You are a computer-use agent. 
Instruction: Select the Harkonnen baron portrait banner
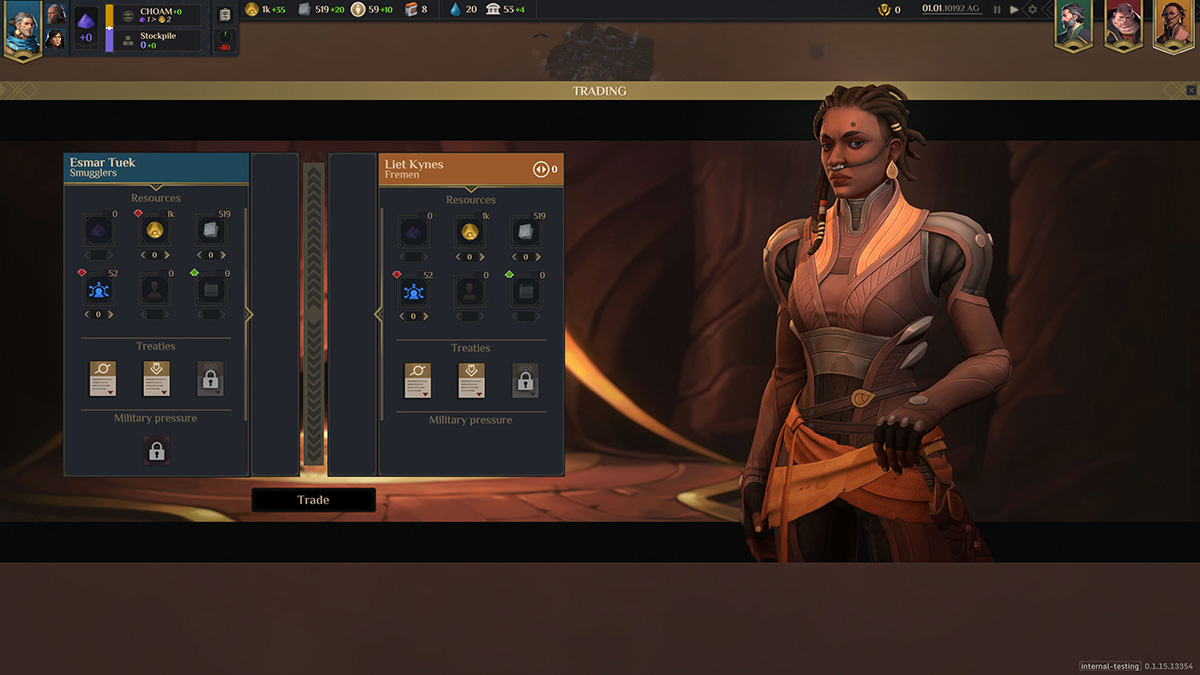tap(1123, 24)
